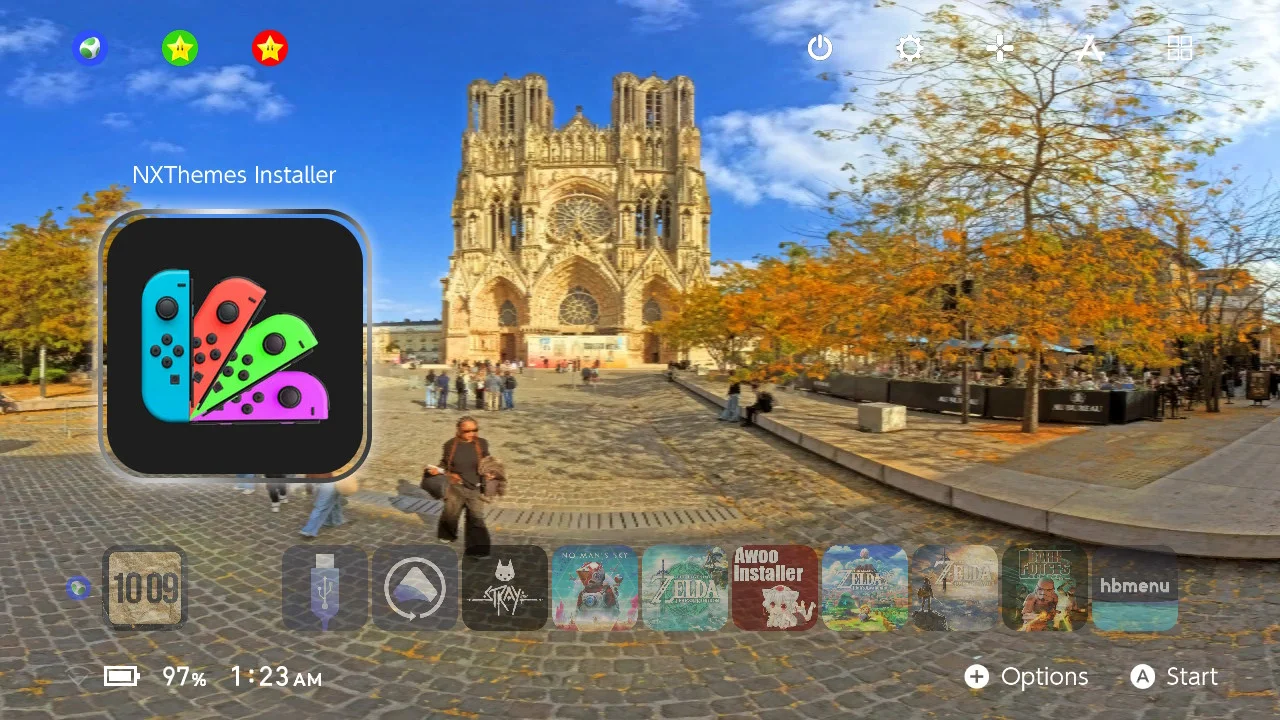Image resolution: width=1280 pixels, height=720 pixels.
Task: Open the Album
Action: (1089, 48)
